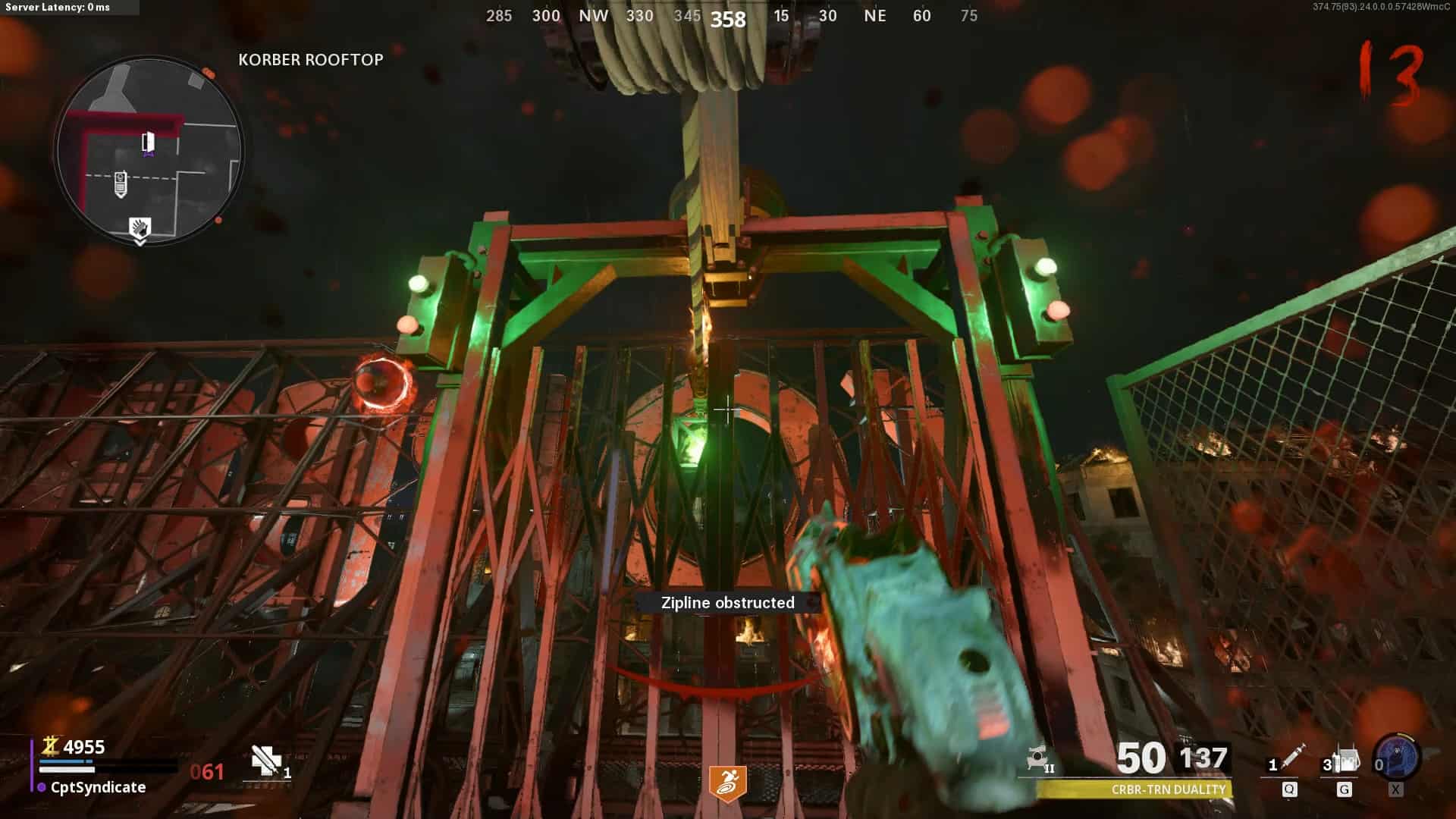Image resolution: width=1456 pixels, height=819 pixels.
Task: Click the weapon attachment icon beside ammo
Action: point(1039,758)
